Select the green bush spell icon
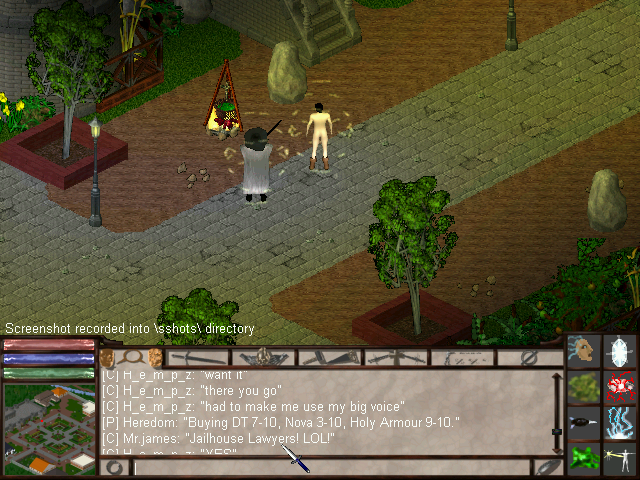 coord(583,388)
